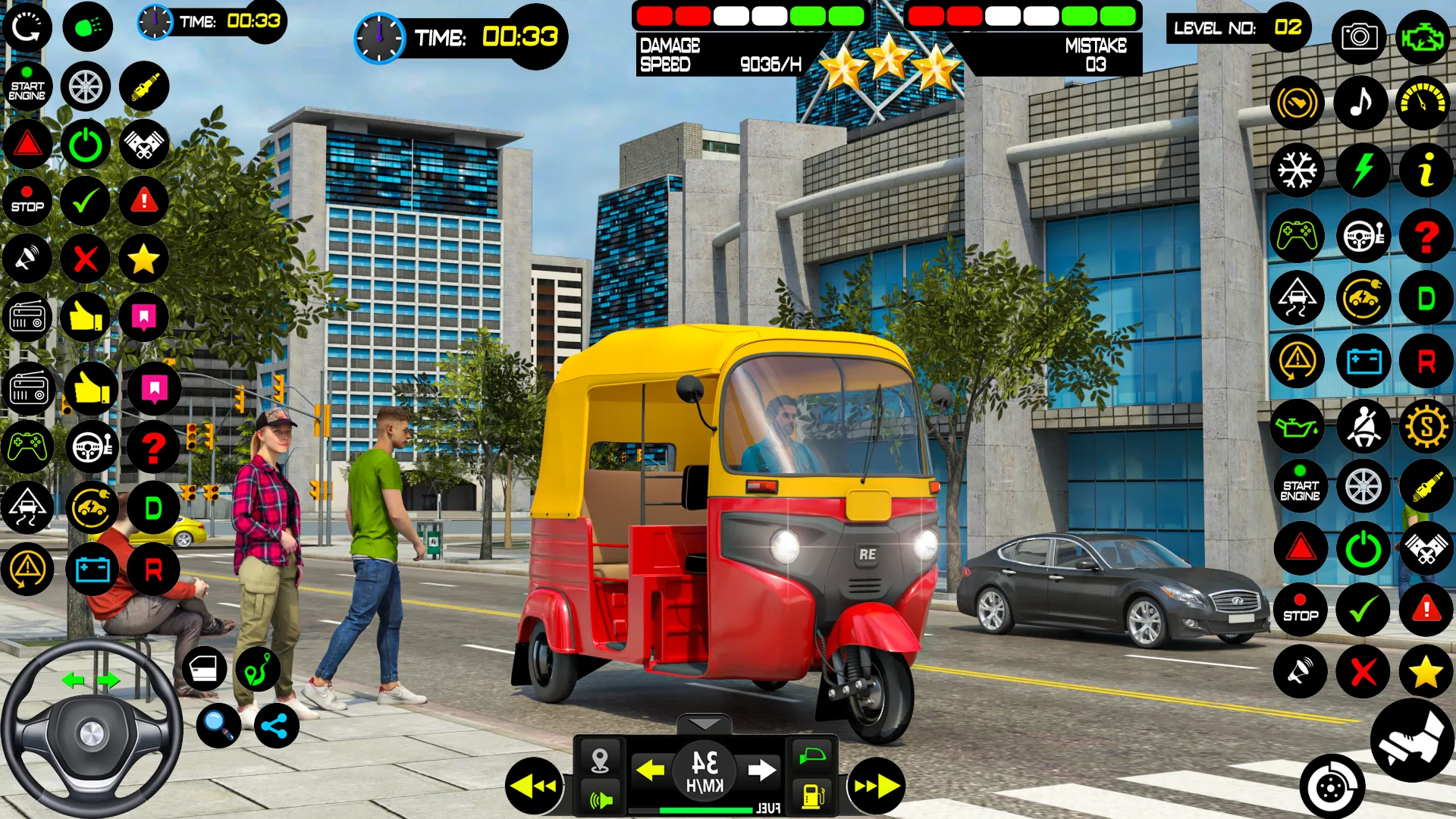This screenshot has height=819, width=1456.
Task: Tap the seatbelt icon
Action: [1363, 426]
